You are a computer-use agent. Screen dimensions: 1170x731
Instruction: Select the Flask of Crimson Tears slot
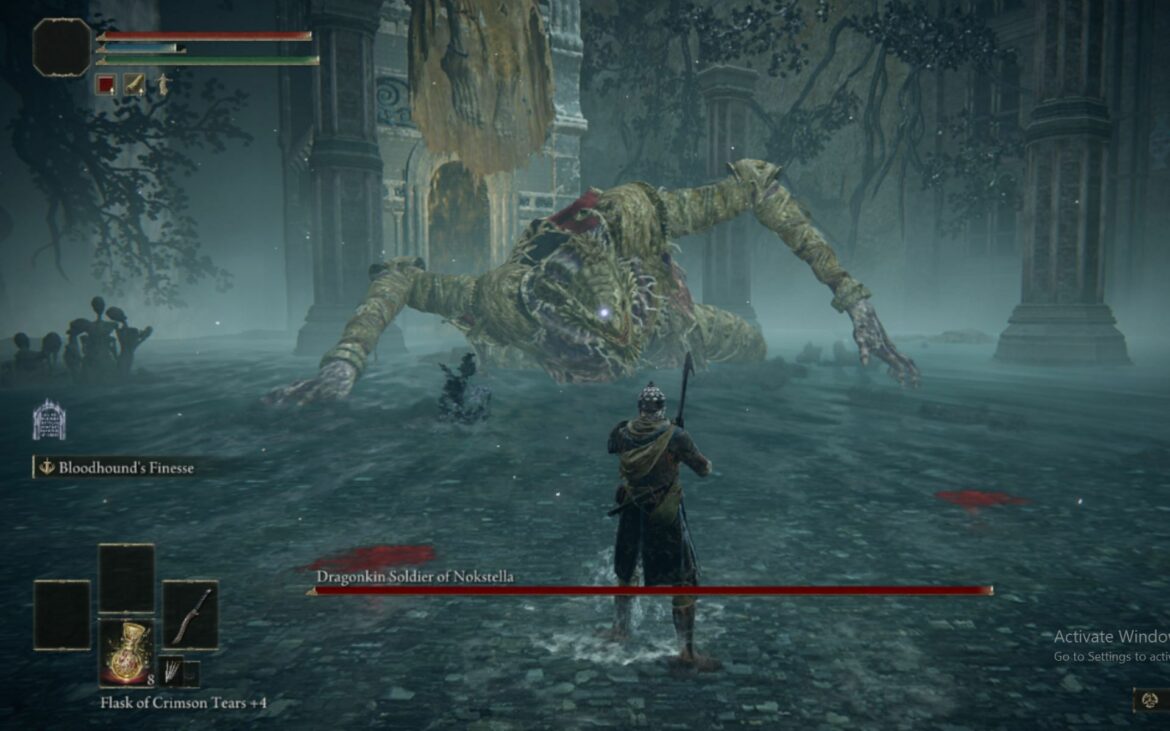coord(126,652)
